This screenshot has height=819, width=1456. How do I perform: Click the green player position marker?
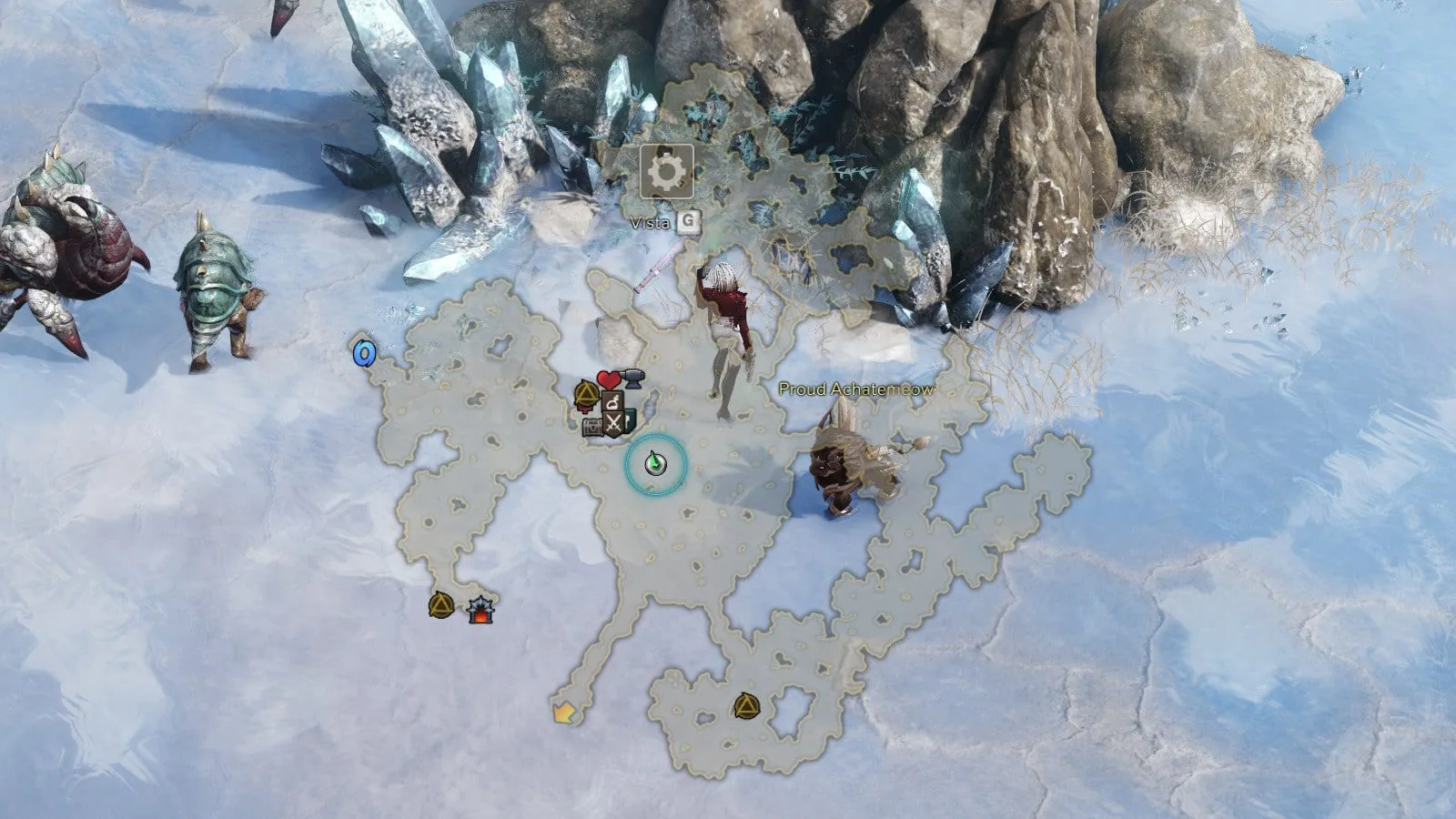tap(654, 464)
